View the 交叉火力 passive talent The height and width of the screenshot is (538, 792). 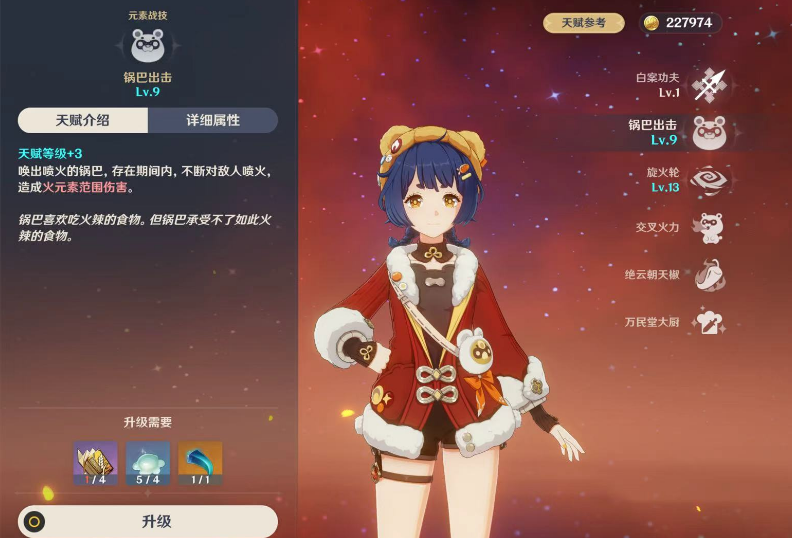(x=709, y=228)
